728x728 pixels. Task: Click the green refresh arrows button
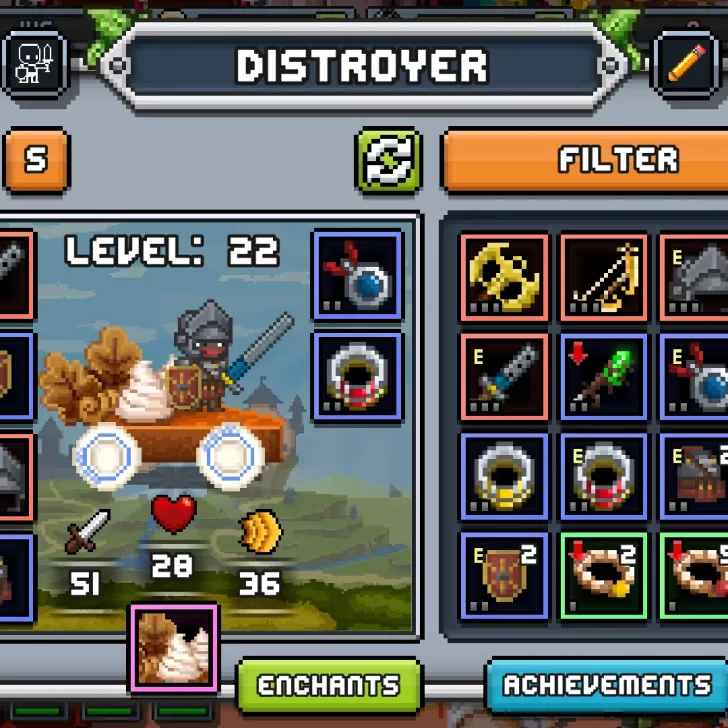click(x=388, y=160)
